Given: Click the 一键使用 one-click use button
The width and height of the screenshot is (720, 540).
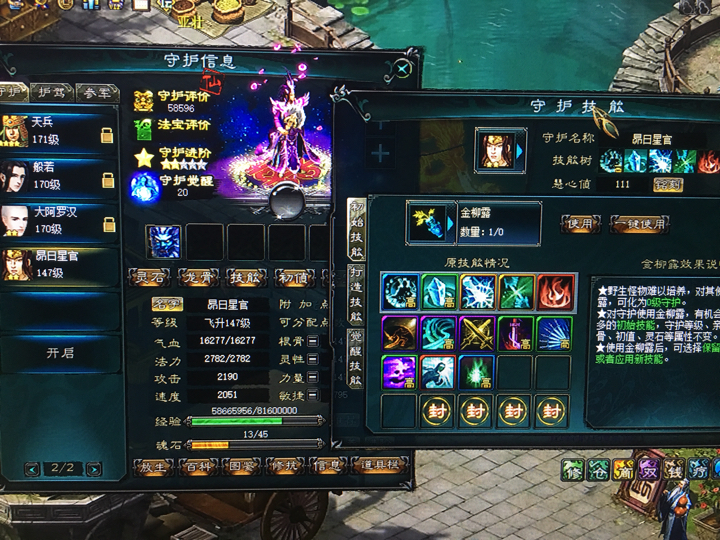Looking at the screenshot, I should pyautogui.click(x=641, y=222).
